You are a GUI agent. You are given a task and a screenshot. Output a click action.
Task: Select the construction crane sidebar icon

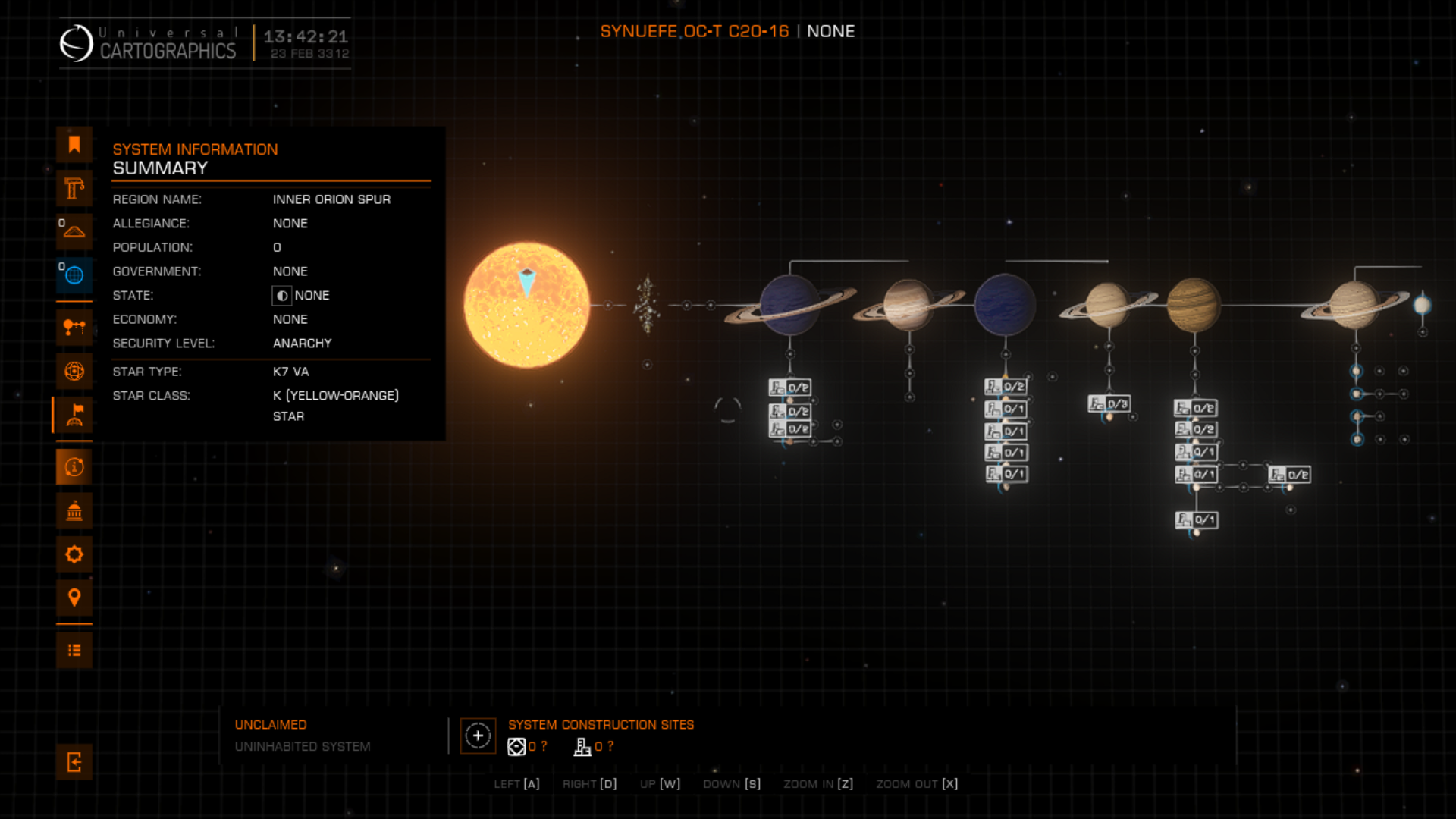click(74, 188)
